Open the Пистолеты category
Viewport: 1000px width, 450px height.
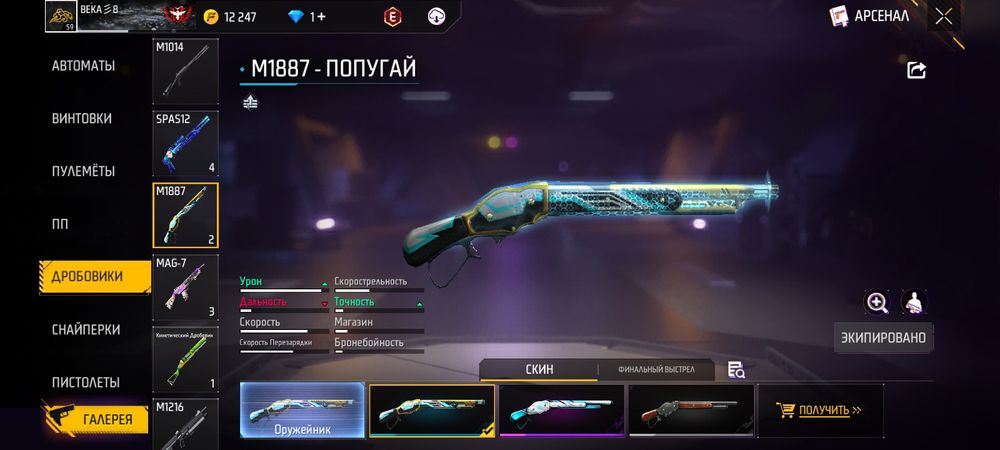pyautogui.click(x=86, y=382)
